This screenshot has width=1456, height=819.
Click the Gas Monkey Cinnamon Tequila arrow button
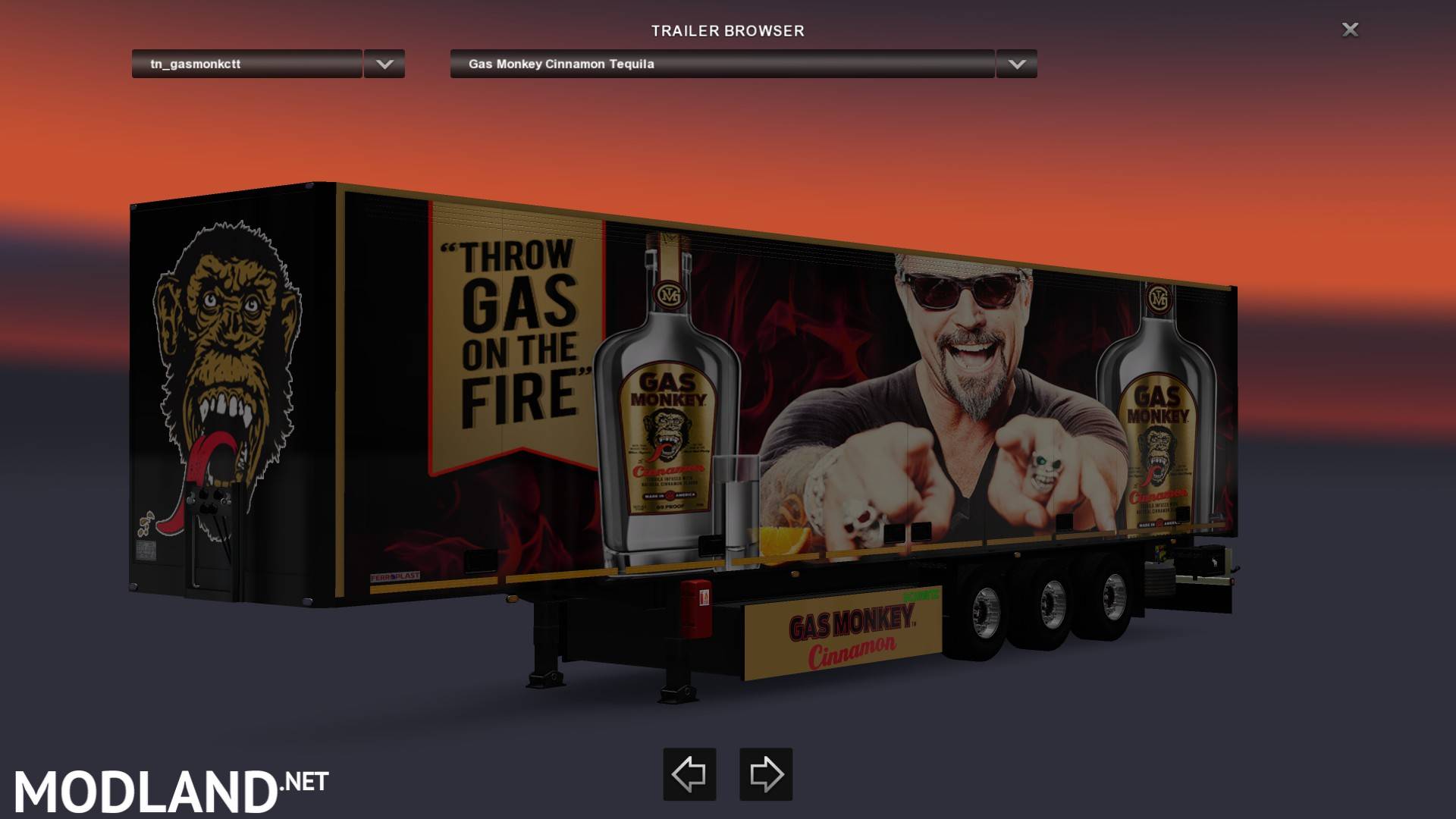1017,64
